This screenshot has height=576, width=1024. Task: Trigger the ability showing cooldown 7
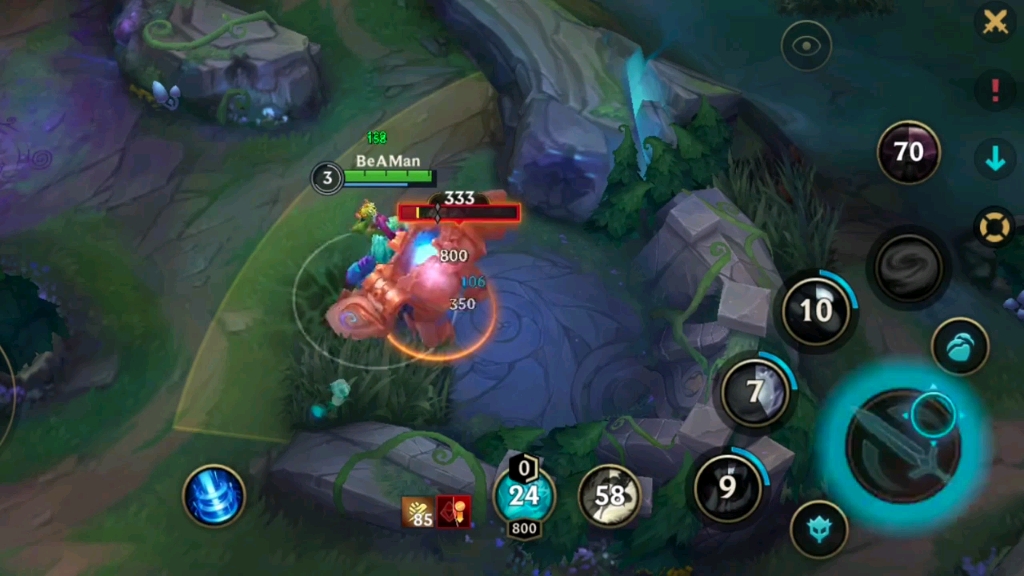[x=756, y=390]
